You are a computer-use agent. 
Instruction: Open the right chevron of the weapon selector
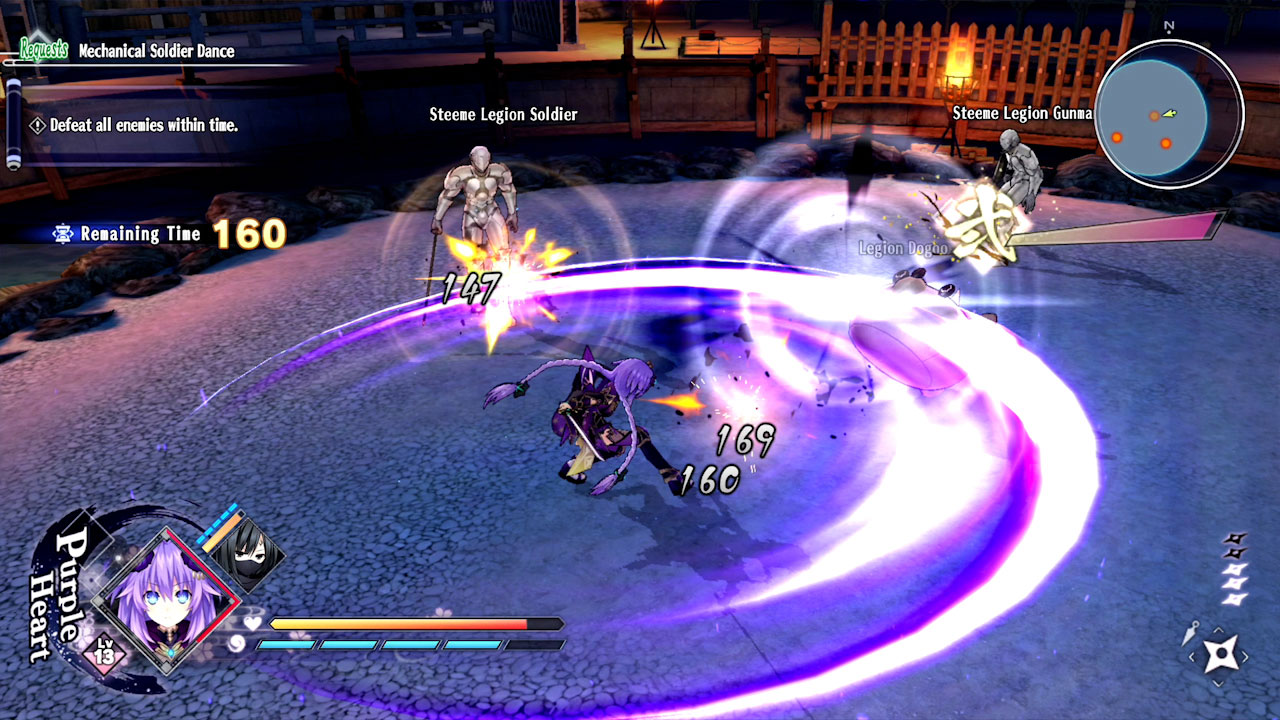(x=1246, y=656)
